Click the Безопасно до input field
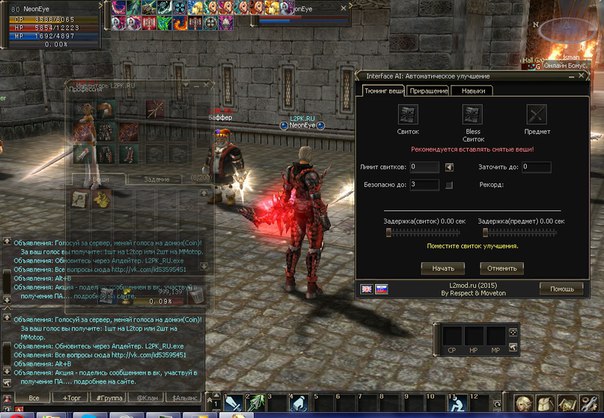 424,184
